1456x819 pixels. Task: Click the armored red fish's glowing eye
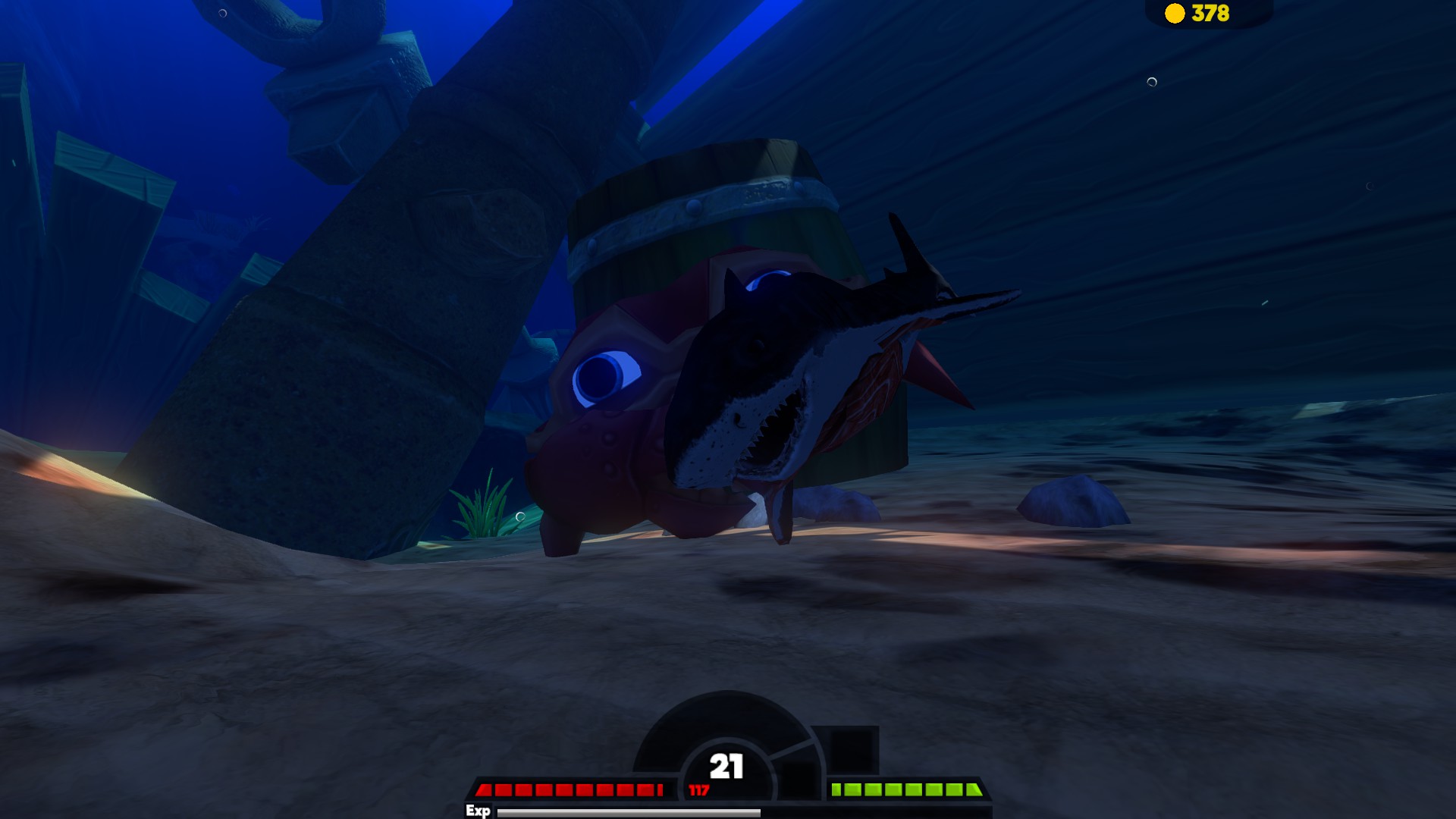603,375
